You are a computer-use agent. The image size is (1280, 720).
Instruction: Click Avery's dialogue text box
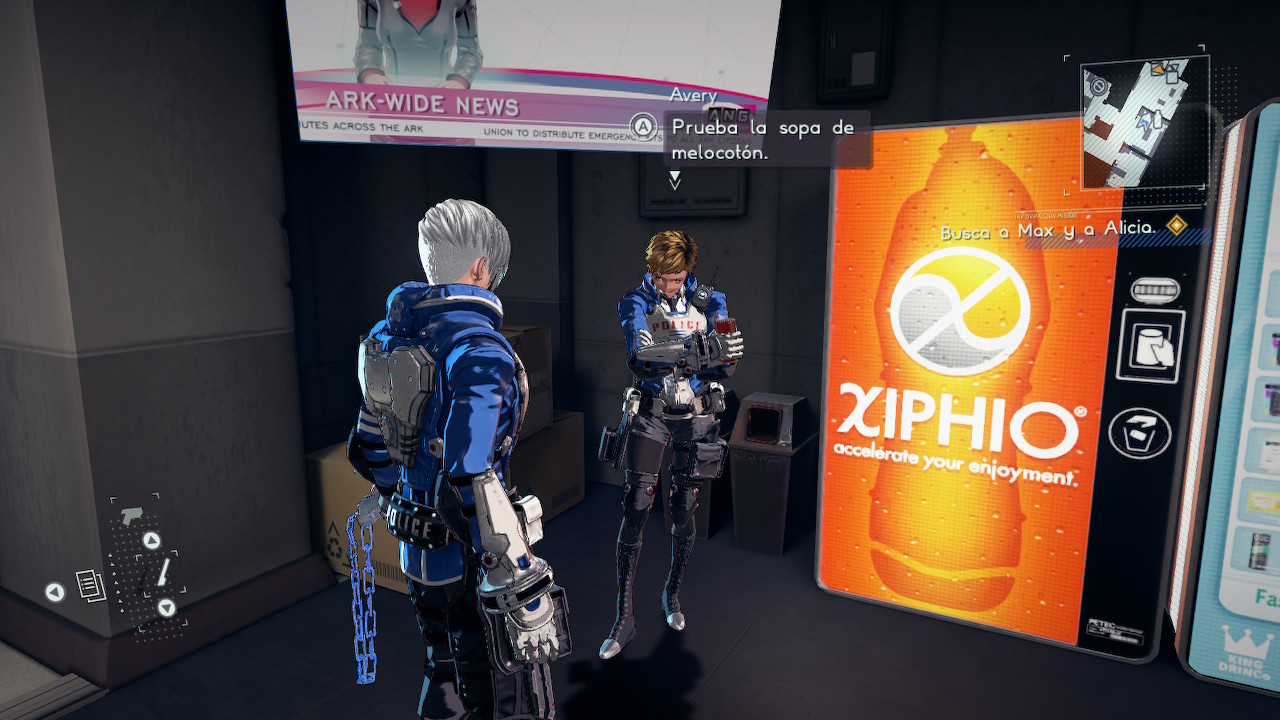[x=765, y=139]
